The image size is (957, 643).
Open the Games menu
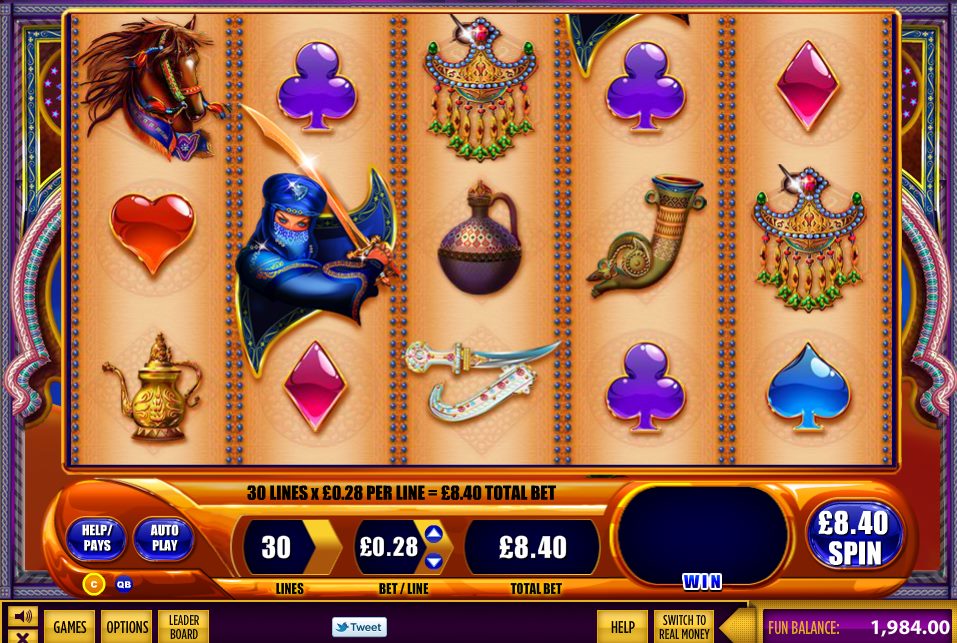point(70,627)
